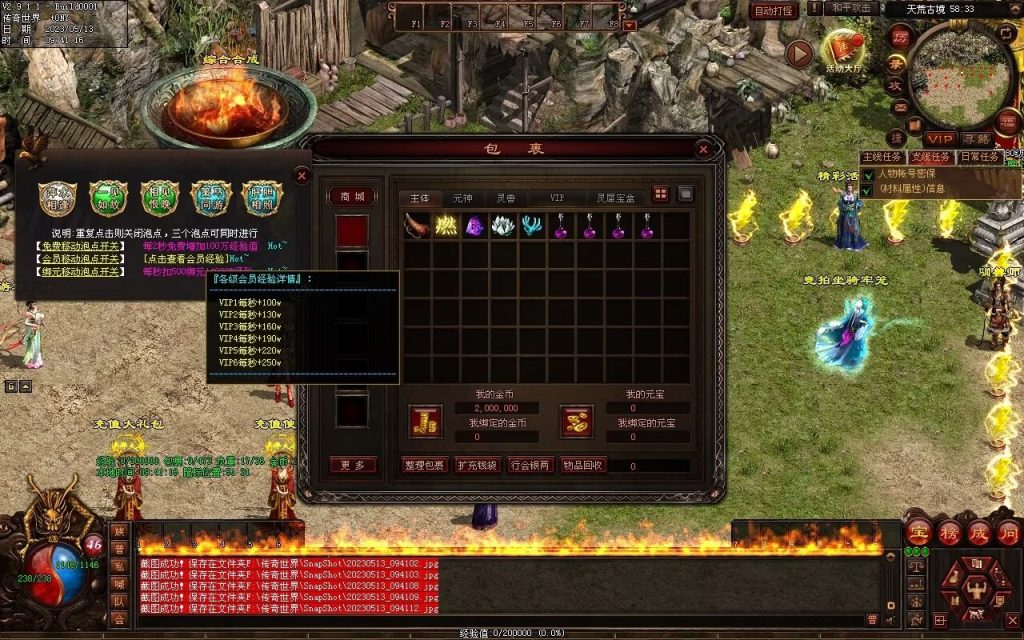1024x640 pixels.
Task: Select the white lotus item slot
Action: (x=503, y=226)
